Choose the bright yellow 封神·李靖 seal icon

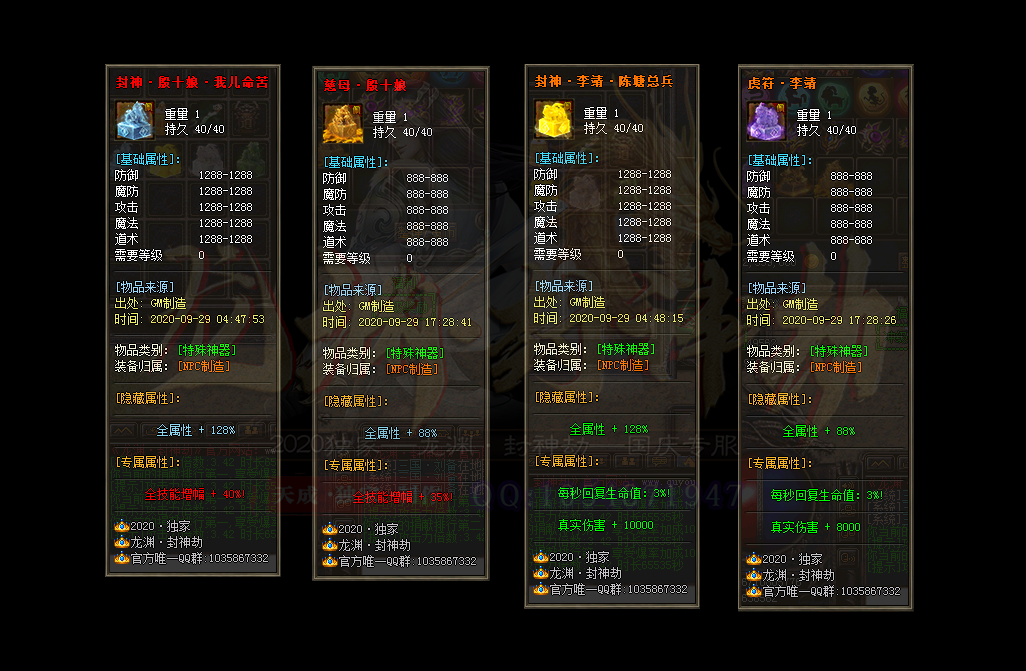(x=552, y=119)
